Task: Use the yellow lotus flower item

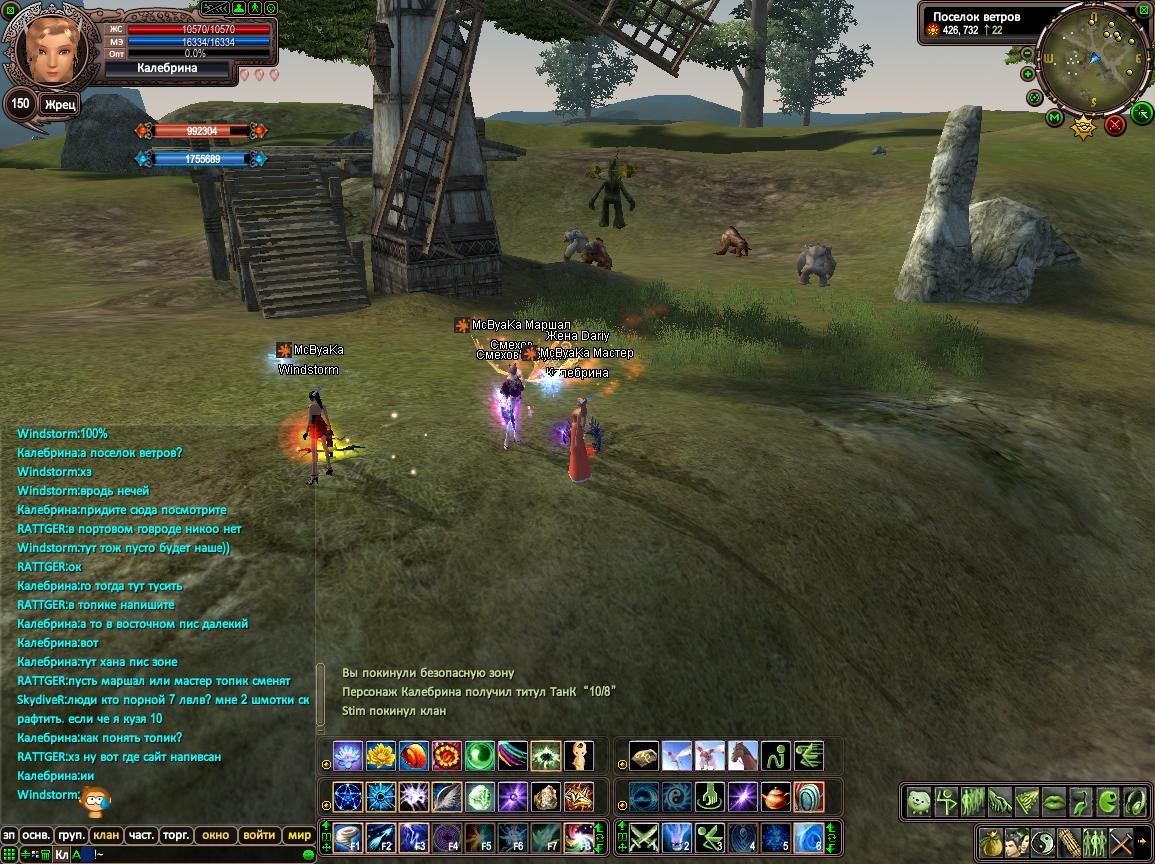Action: pos(381,755)
